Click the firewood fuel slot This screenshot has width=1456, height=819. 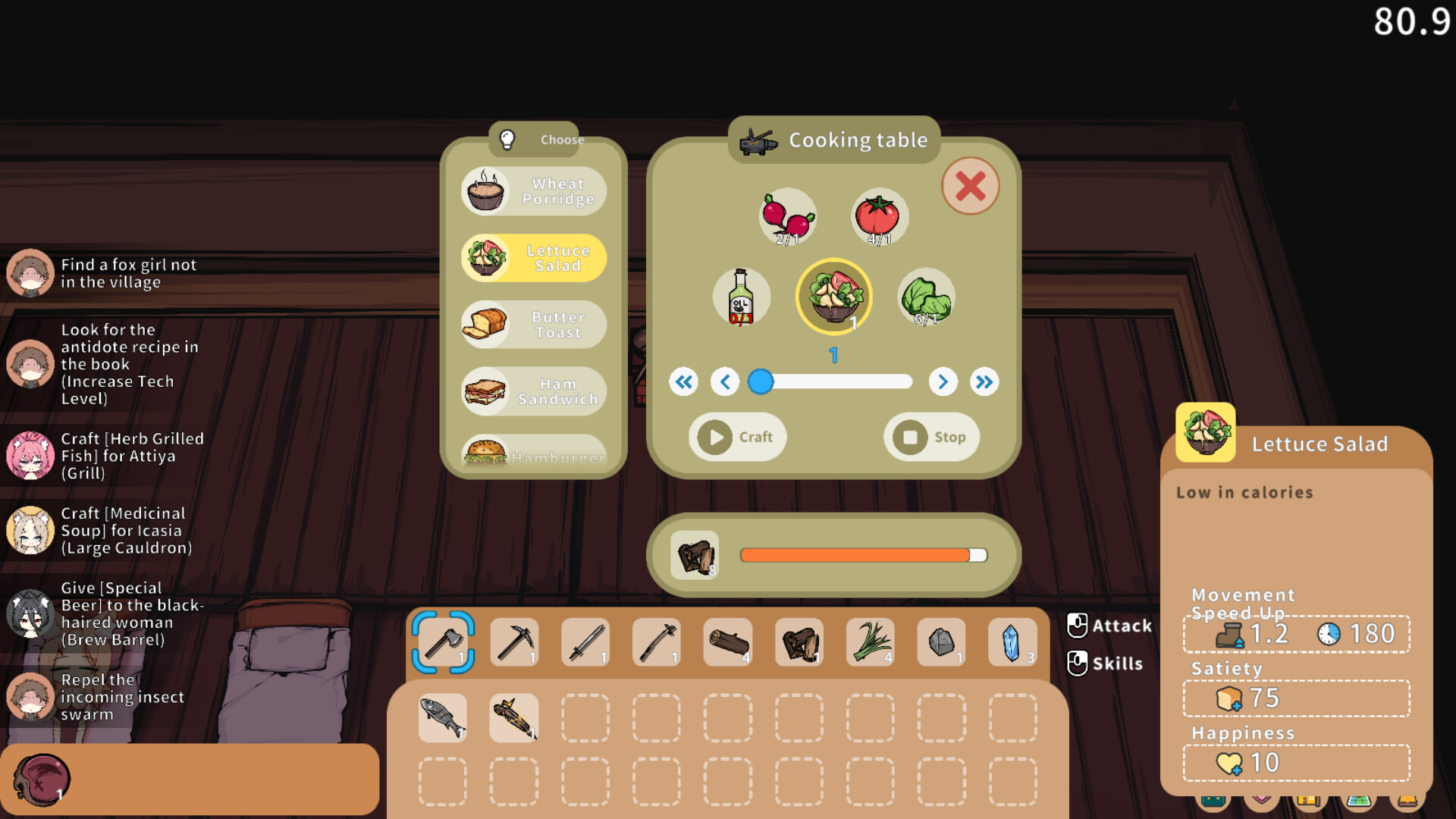pyautogui.click(x=695, y=555)
